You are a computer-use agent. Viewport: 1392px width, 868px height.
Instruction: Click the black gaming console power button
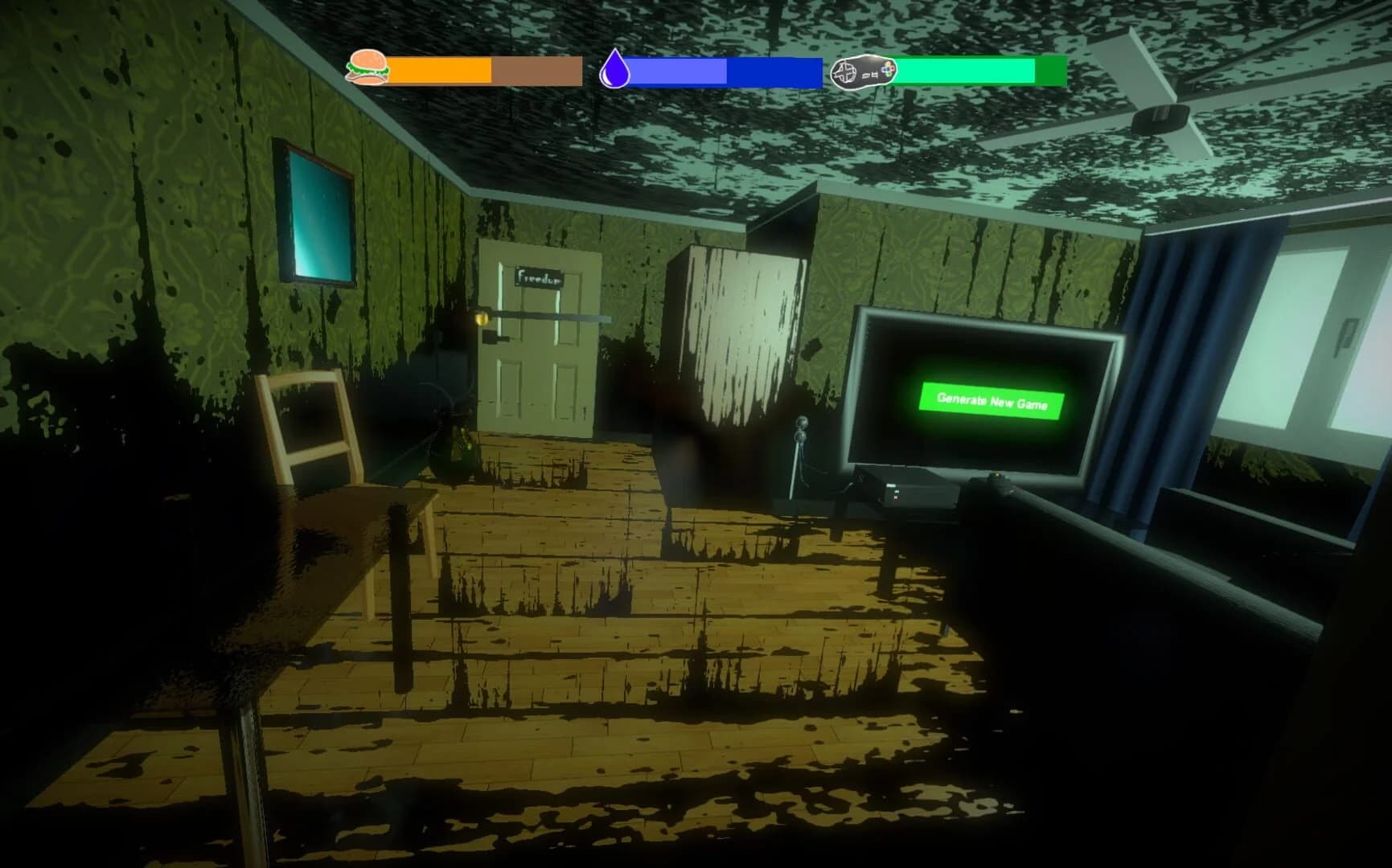(892, 485)
